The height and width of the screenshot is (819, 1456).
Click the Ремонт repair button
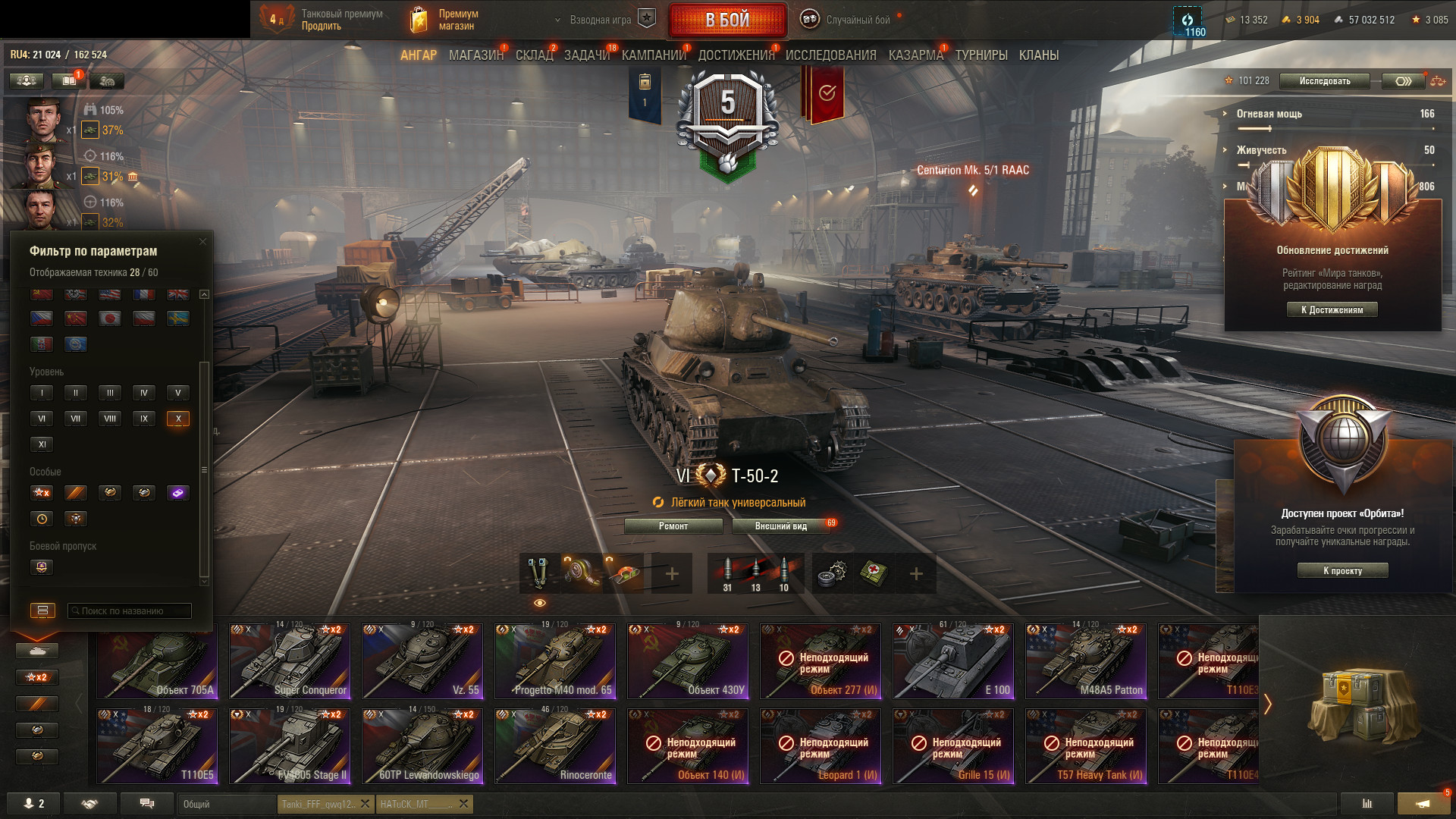[673, 526]
